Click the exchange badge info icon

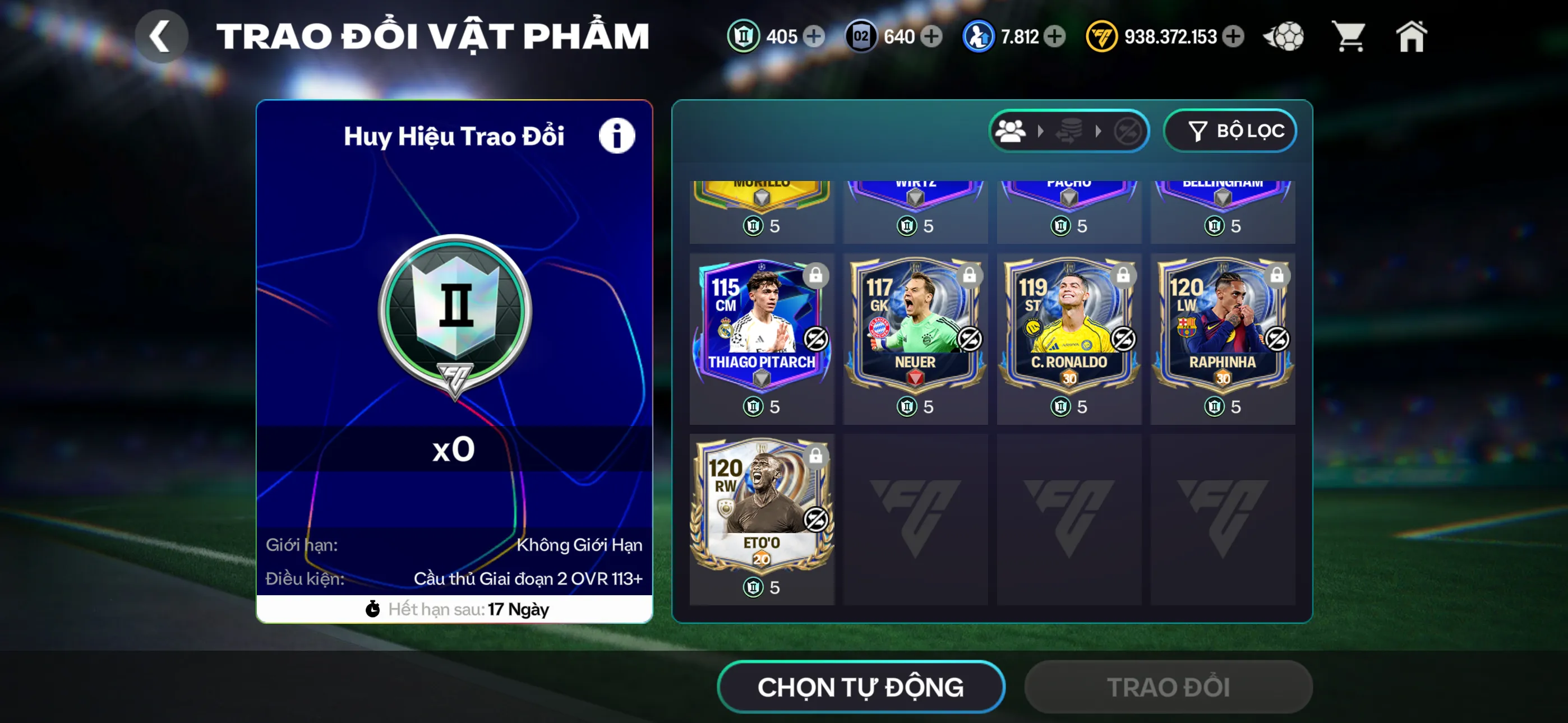(617, 135)
